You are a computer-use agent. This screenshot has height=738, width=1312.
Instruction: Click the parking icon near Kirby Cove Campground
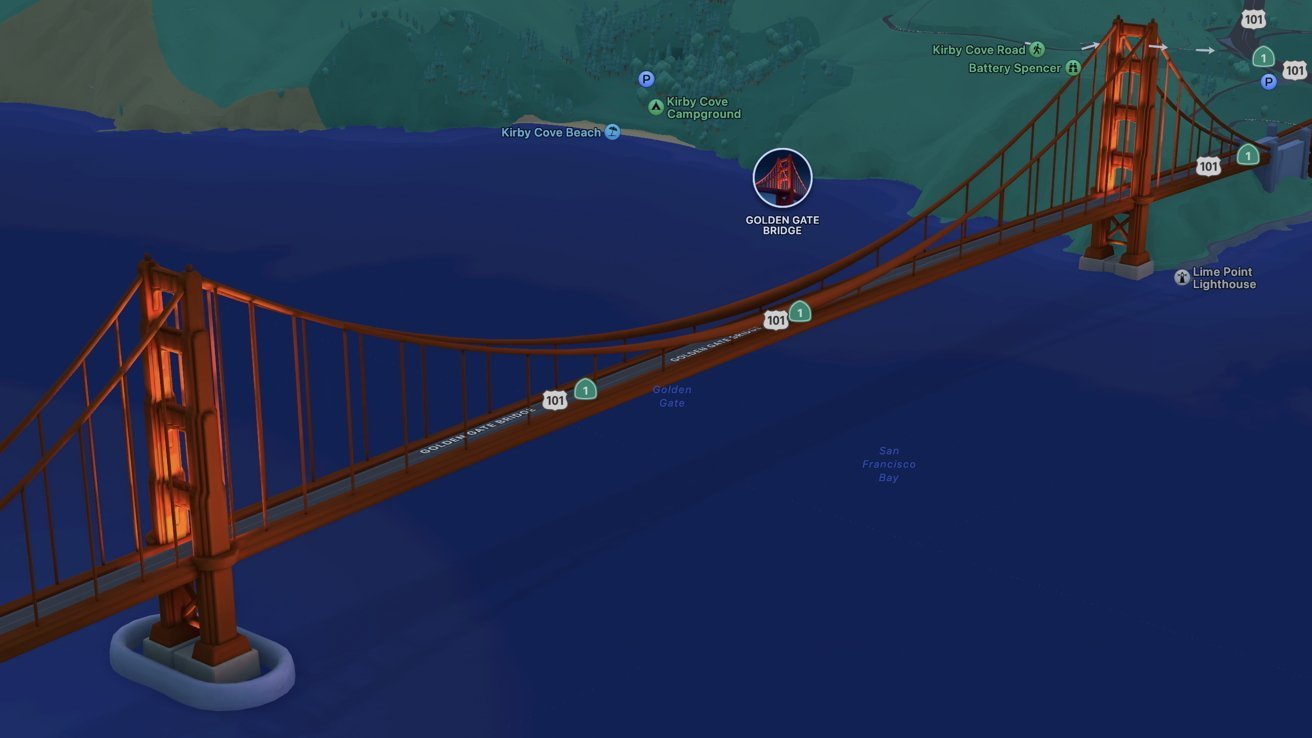645,78
